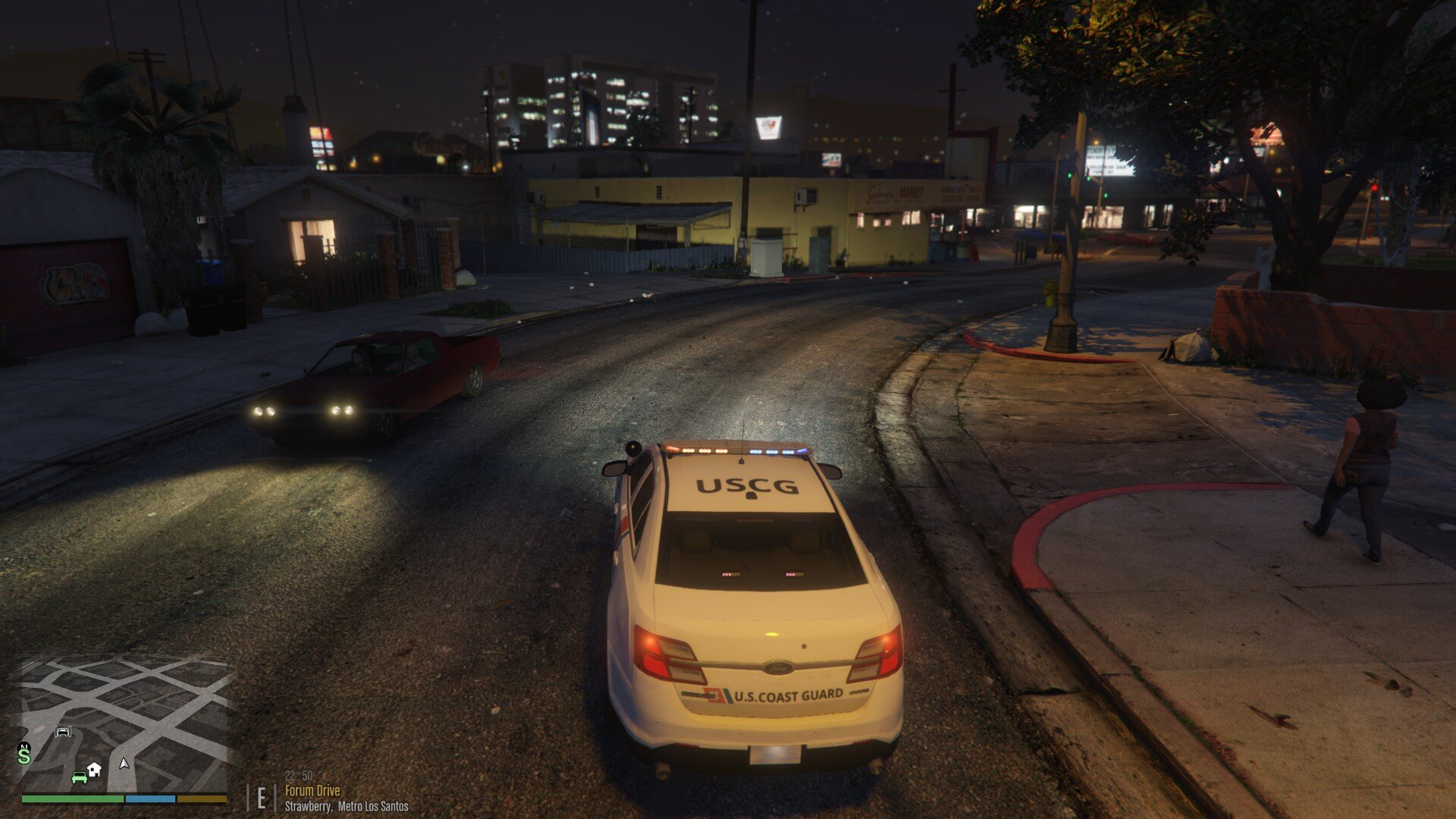Click the white safehouse house icon on the minimap

(94, 769)
